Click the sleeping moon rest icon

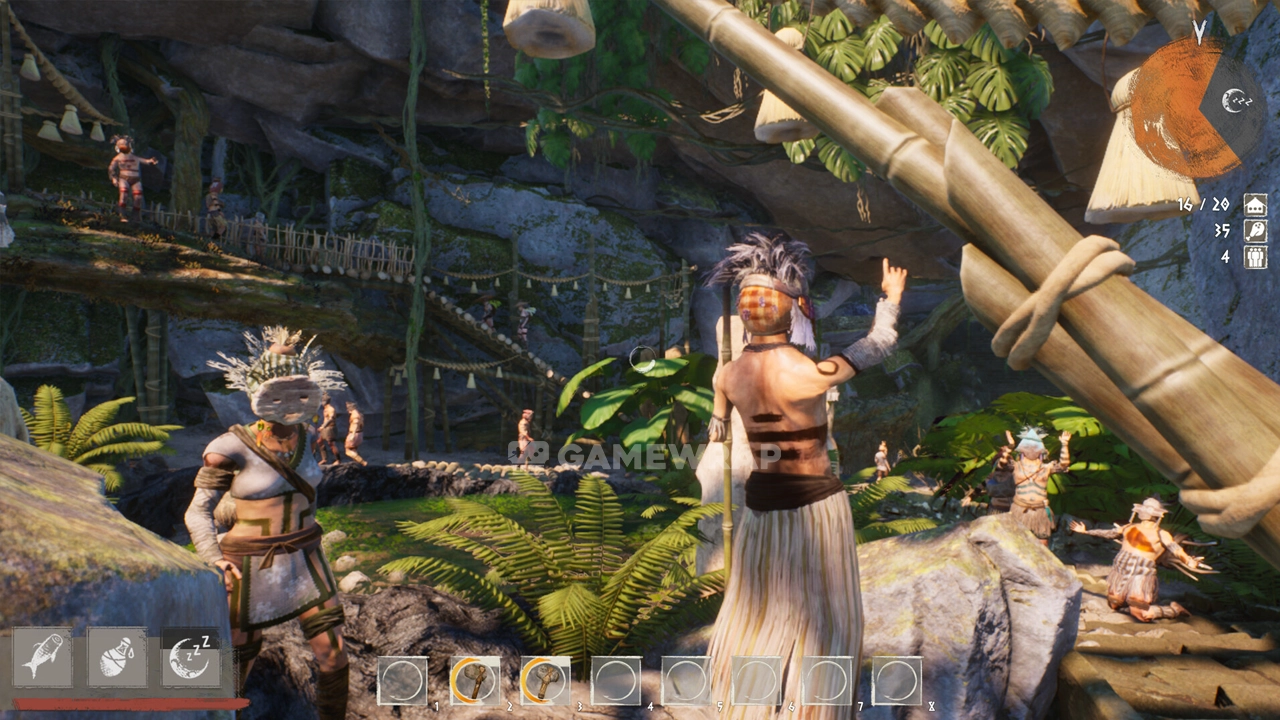[x=190, y=657]
